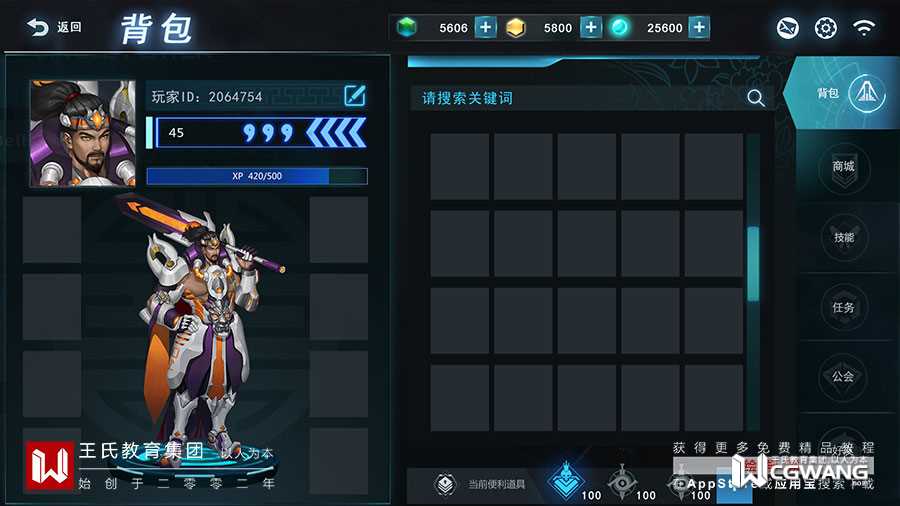Open the settings gear icon
The width and height of the screenshot is (900, 506).
[825, 28]
